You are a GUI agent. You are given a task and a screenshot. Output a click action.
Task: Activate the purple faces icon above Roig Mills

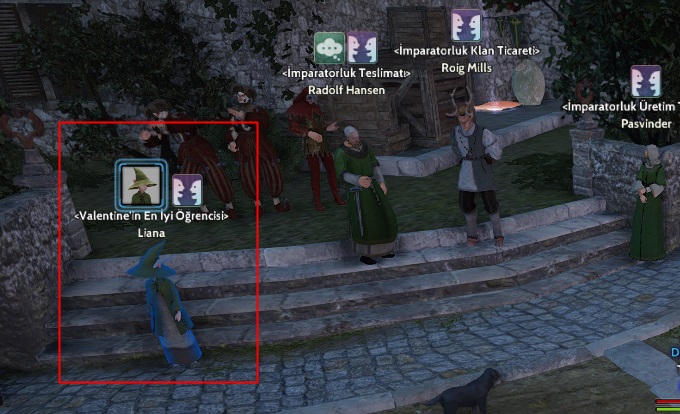[466, 25]
